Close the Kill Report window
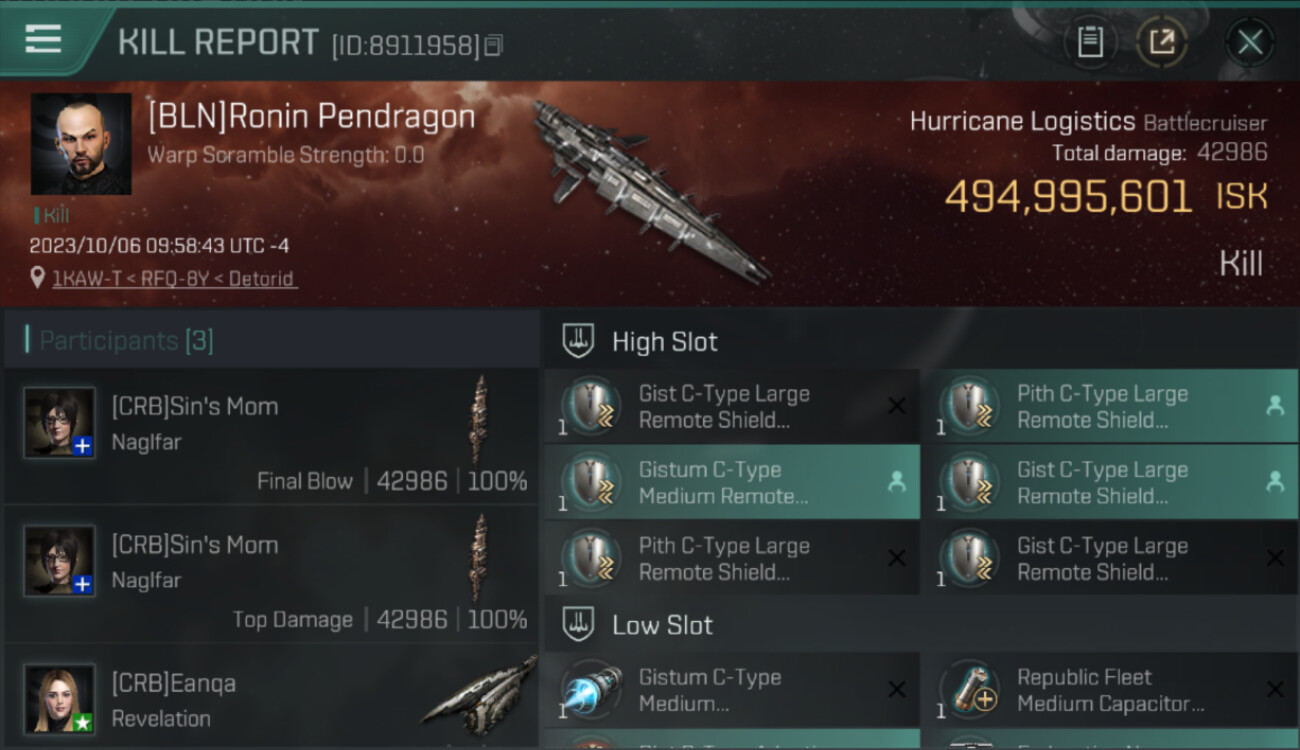The width and height of the screenshot is (1300, 750). coord(1249,42)
